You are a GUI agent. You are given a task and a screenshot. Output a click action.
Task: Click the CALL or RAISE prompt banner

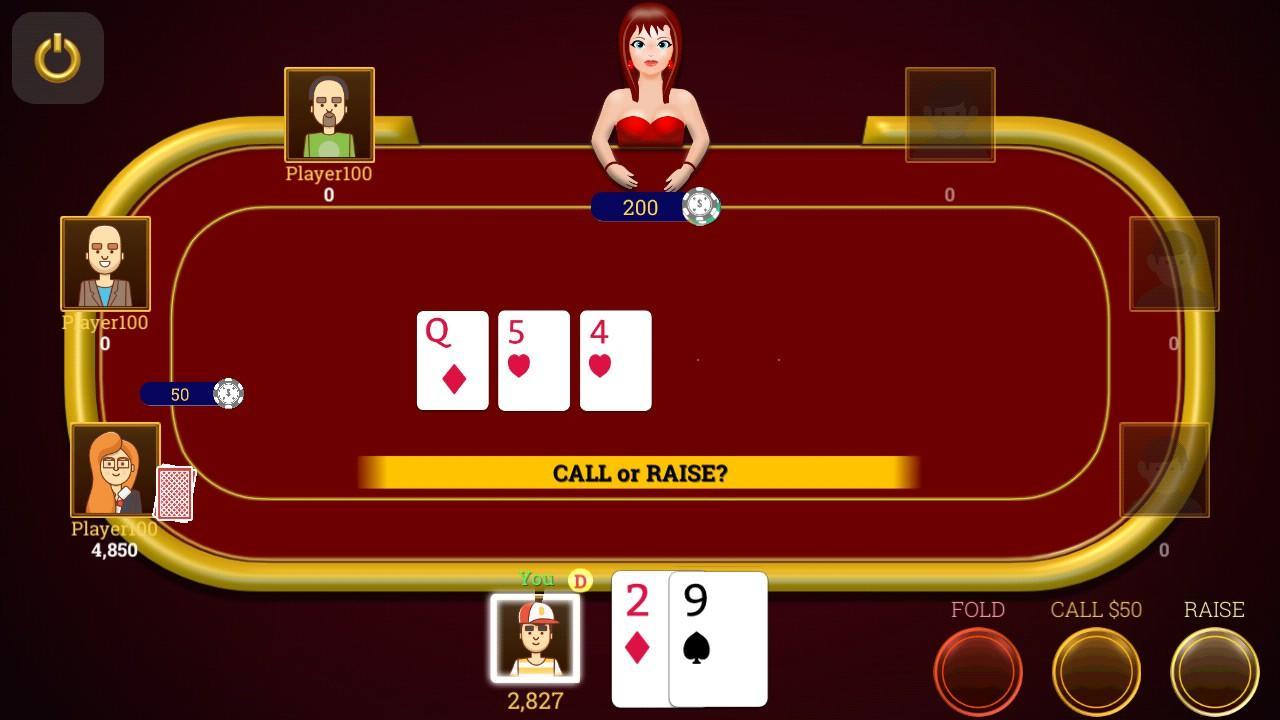point(640,472)
